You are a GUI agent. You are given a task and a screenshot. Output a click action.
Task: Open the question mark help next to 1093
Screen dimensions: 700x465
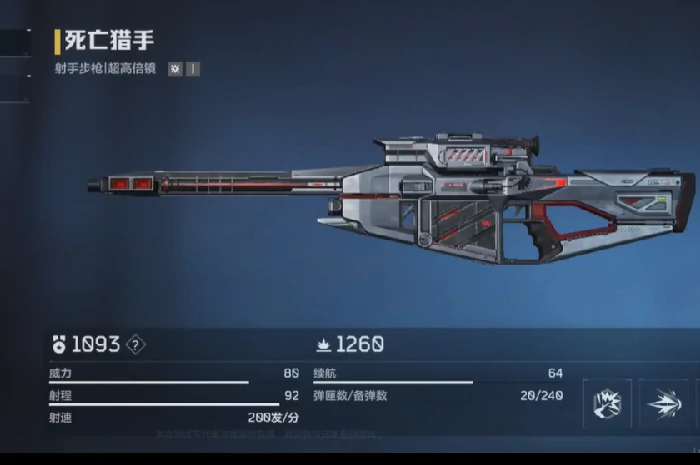(x=137, y=345)
